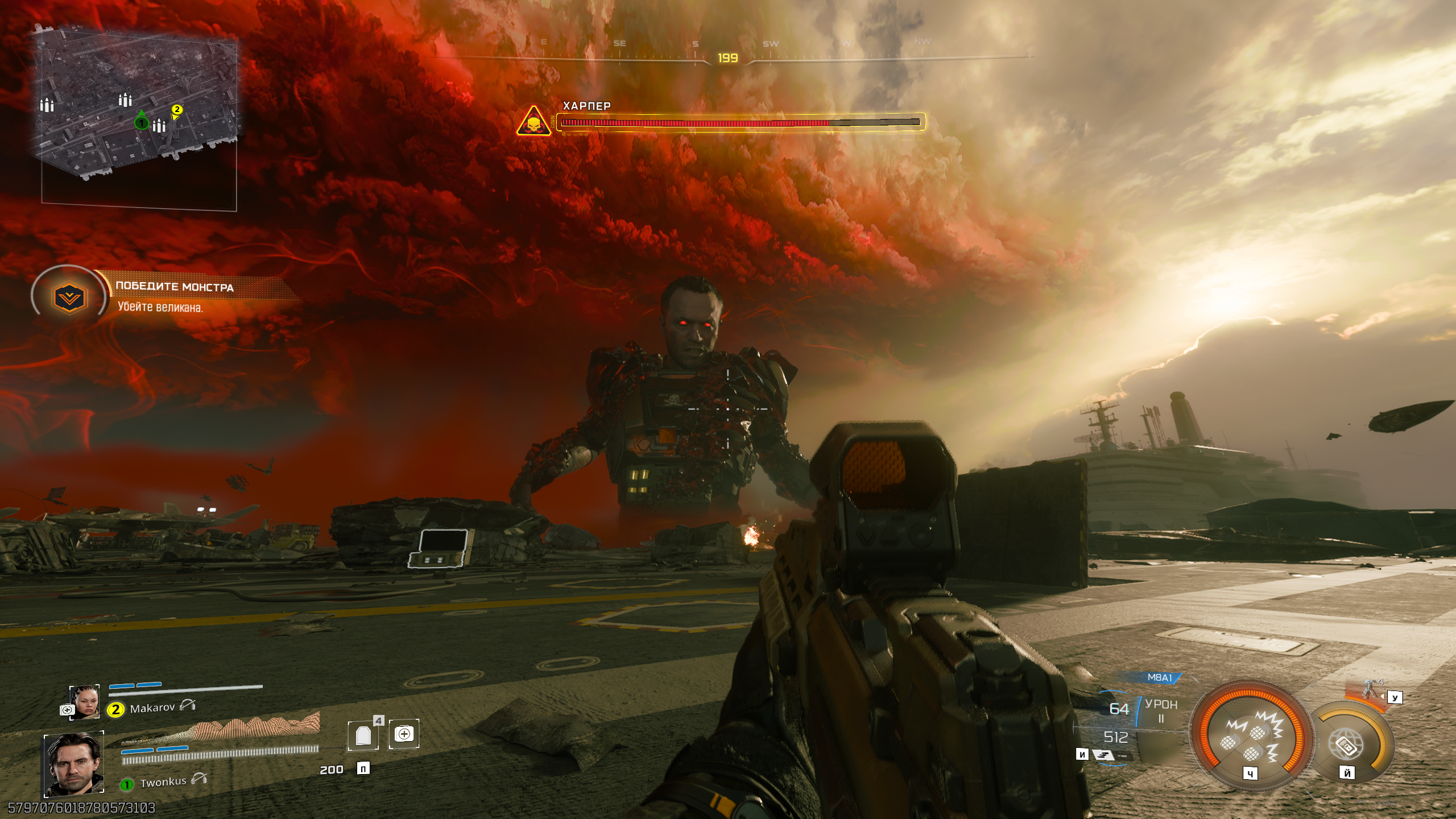Switch to the secondary weapon icon
This screenshot has height=819, width=1456.
point(1103,755)
